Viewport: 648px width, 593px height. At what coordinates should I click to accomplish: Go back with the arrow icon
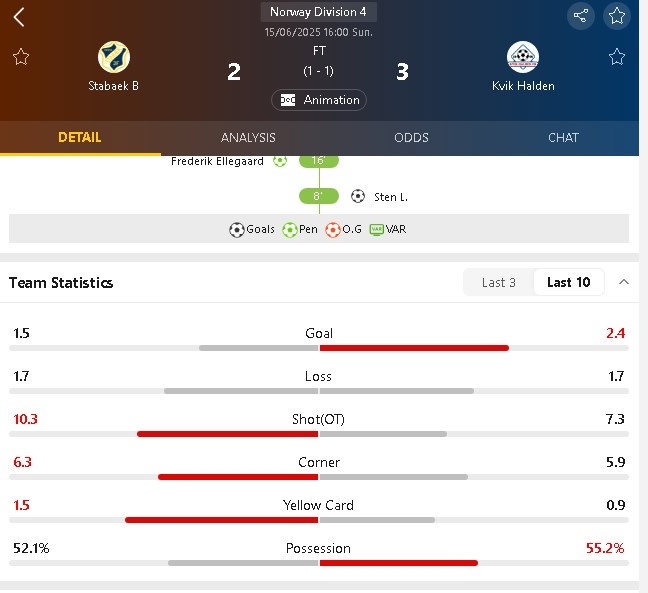(19, 17)
